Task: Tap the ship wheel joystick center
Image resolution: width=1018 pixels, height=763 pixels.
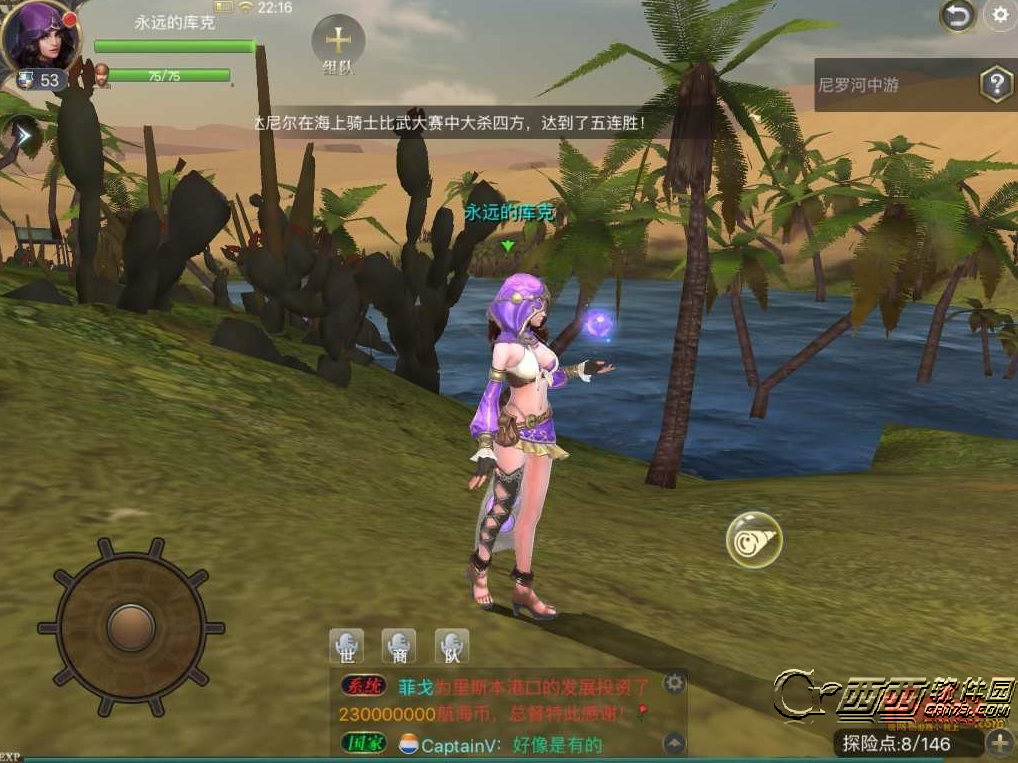Action: pos(131,626)
